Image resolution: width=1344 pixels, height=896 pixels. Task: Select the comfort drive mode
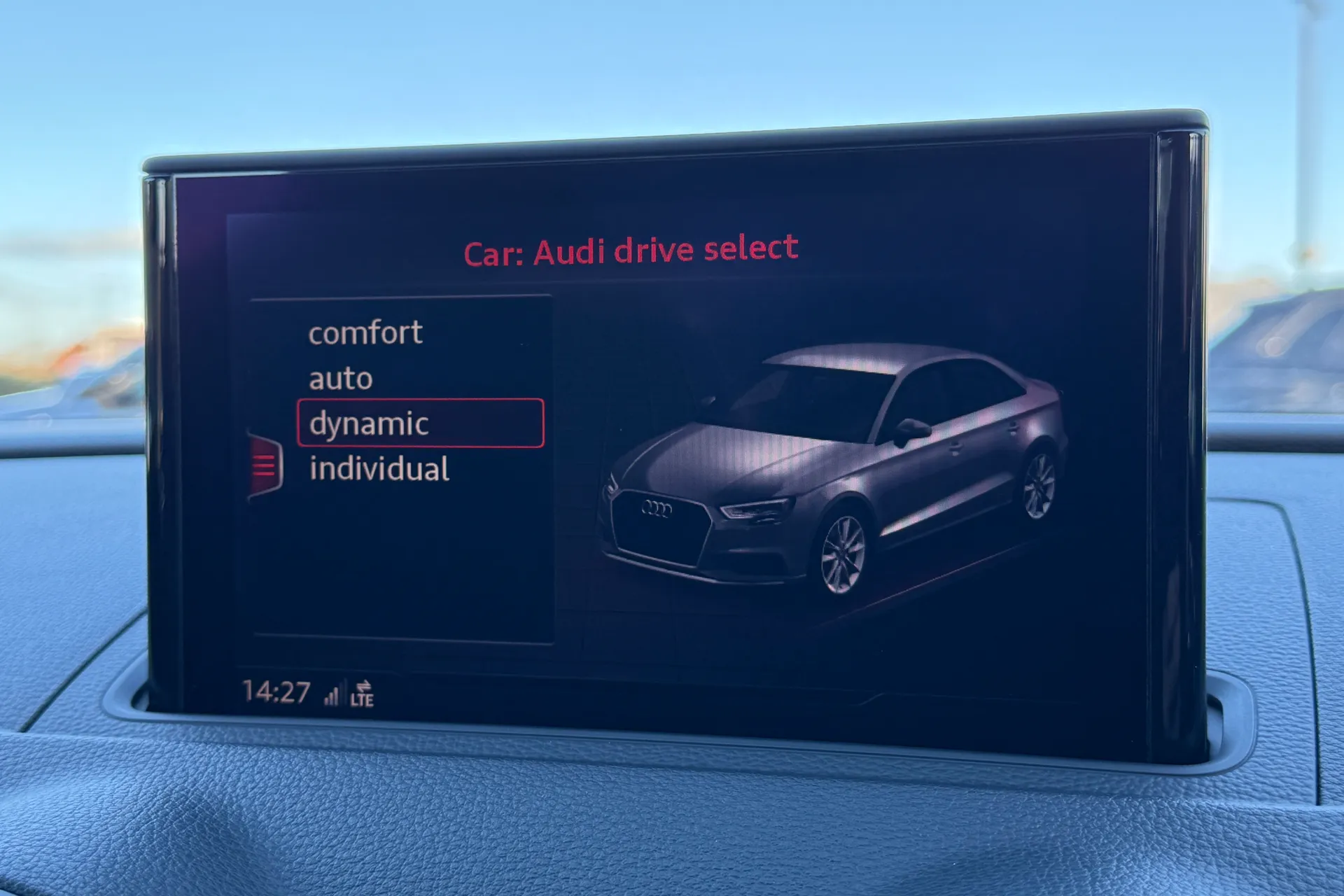point(364,332)
